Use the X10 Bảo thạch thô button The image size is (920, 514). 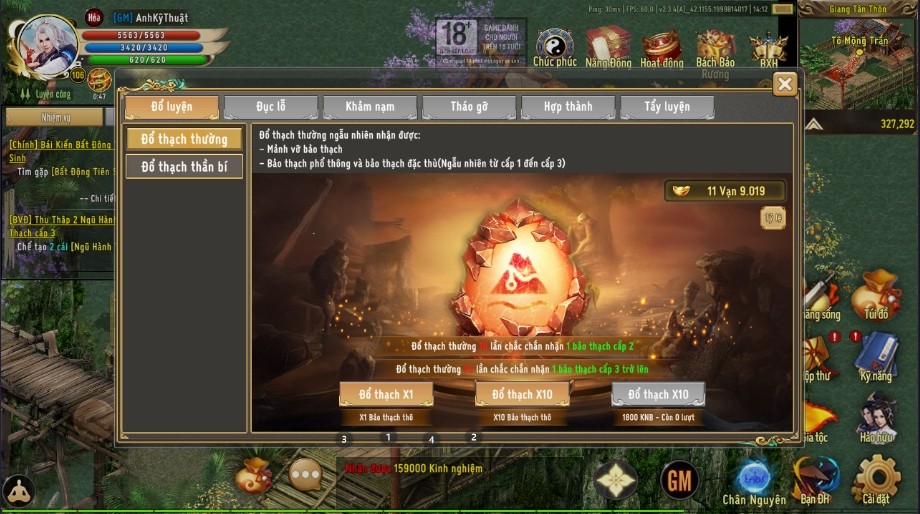(521, 394)
